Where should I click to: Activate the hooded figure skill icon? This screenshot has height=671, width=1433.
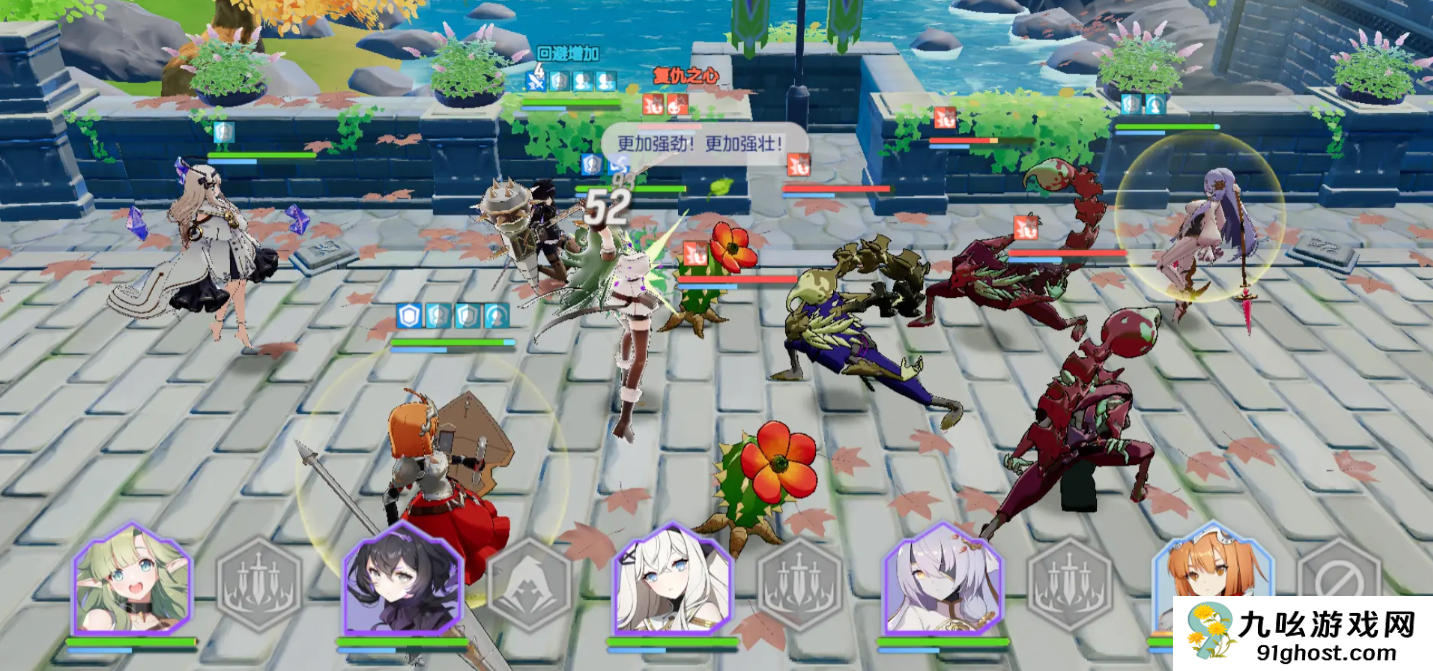530,584
